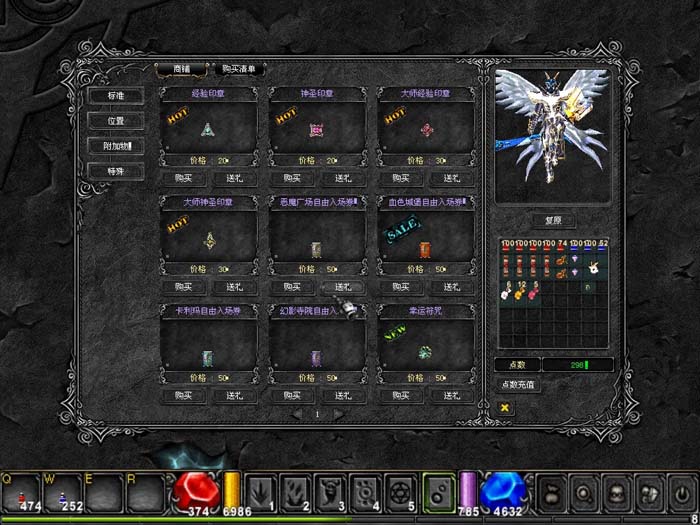The height and width of the screenshot is (525, 700).
Task: Click 购买 under 大师神圣印章
Action: pyautogui.click(x=182, y=287)
